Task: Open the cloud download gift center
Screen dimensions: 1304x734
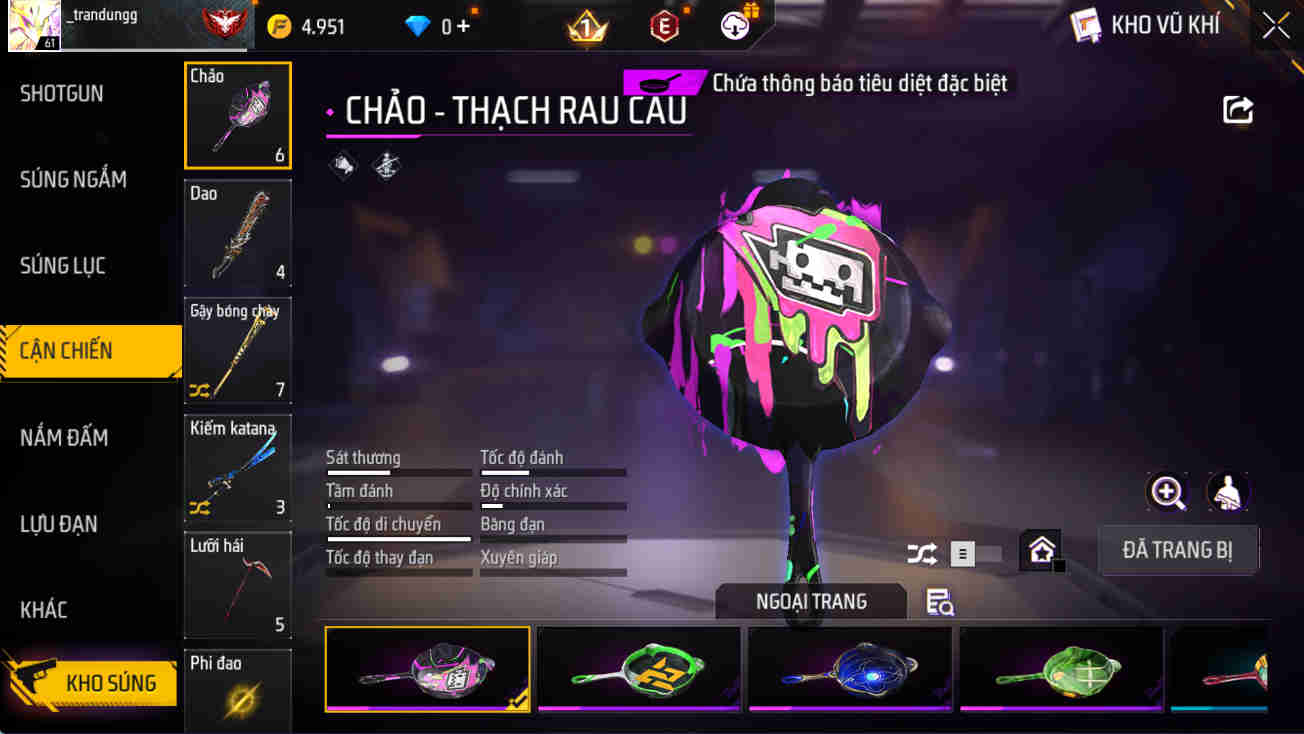Action: coord(735,26)
